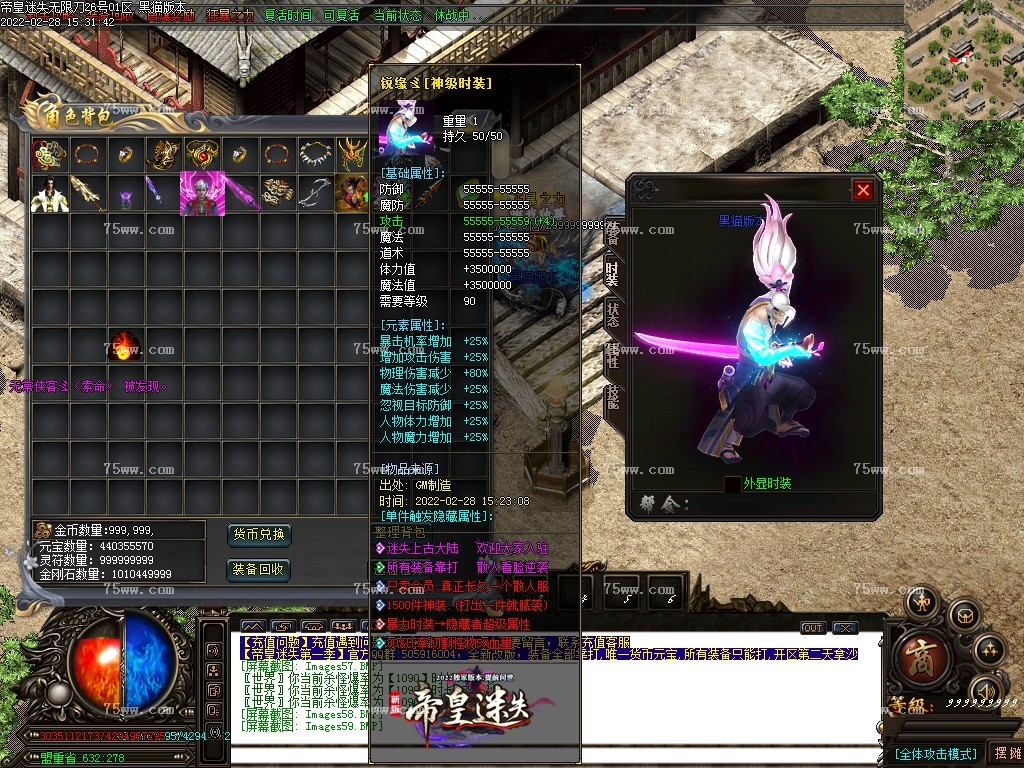Open the 摆摊 stall button
The image size is (1024, 768).
pos(1005,753)
